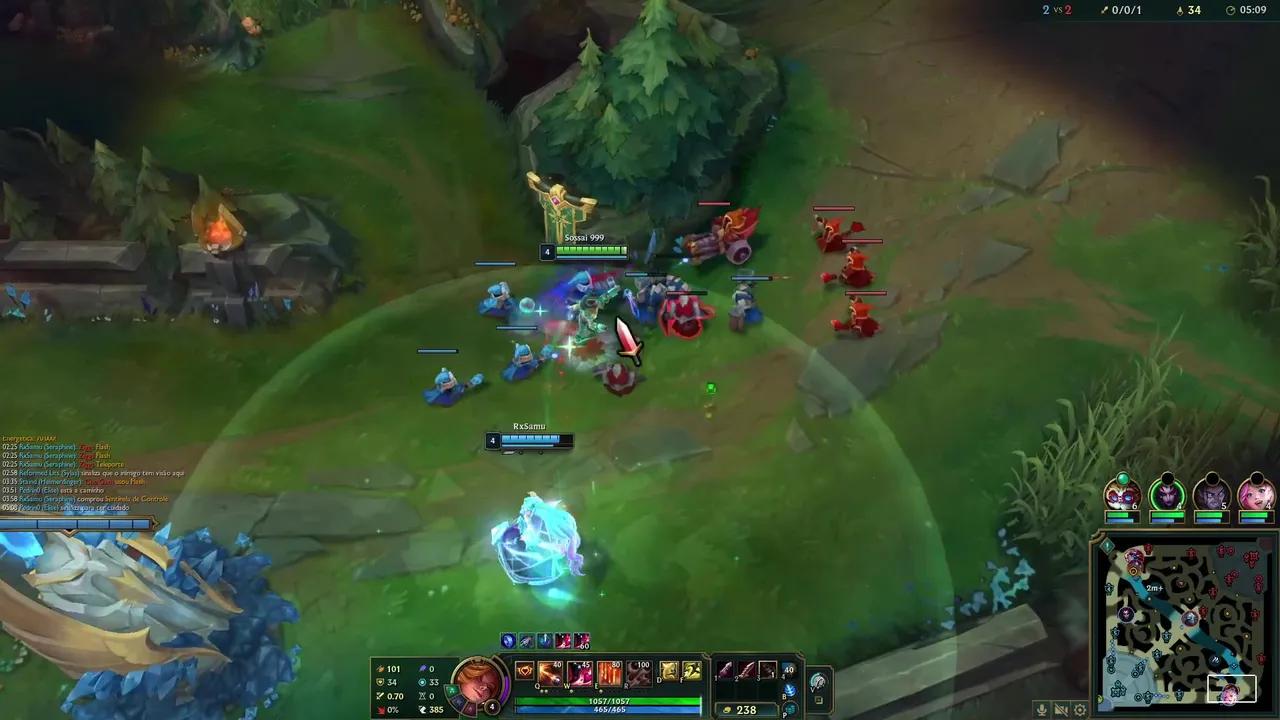Click the F summoner spell icon

691,672
